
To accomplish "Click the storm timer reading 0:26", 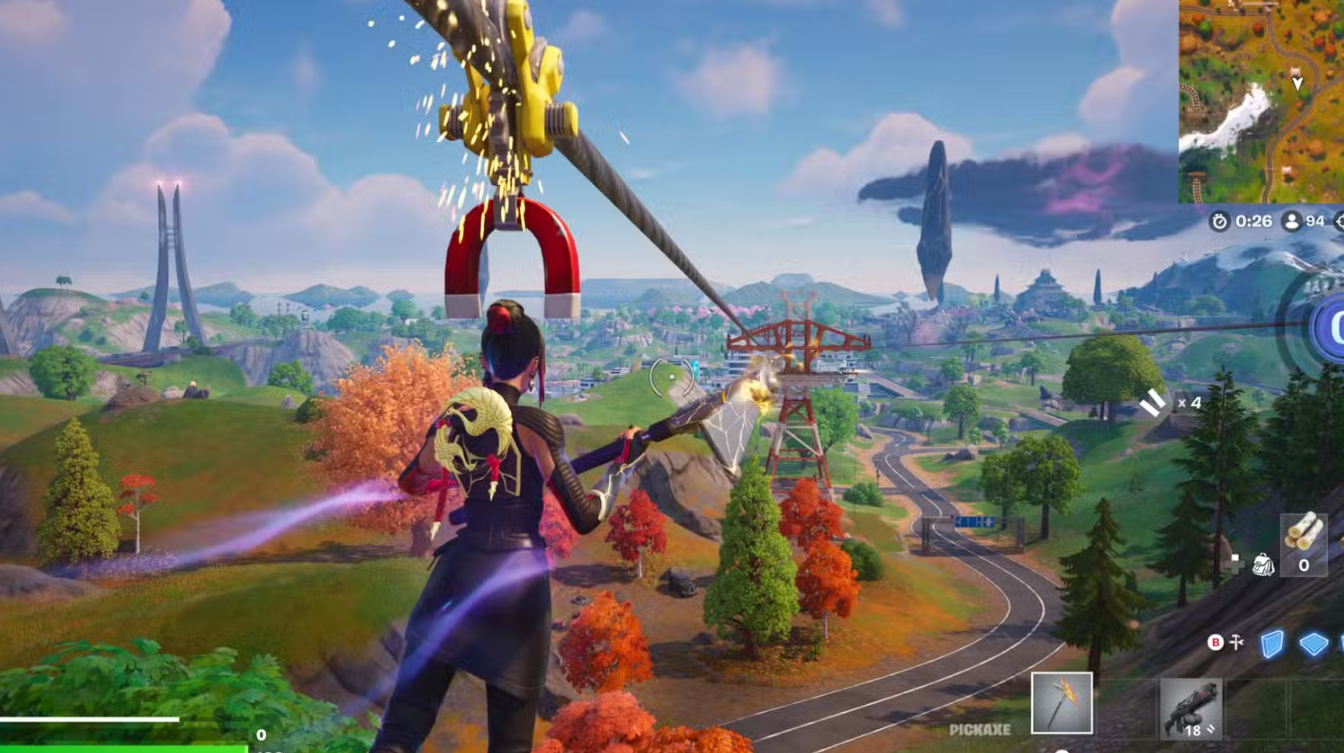I will (x=1252, y=221).
